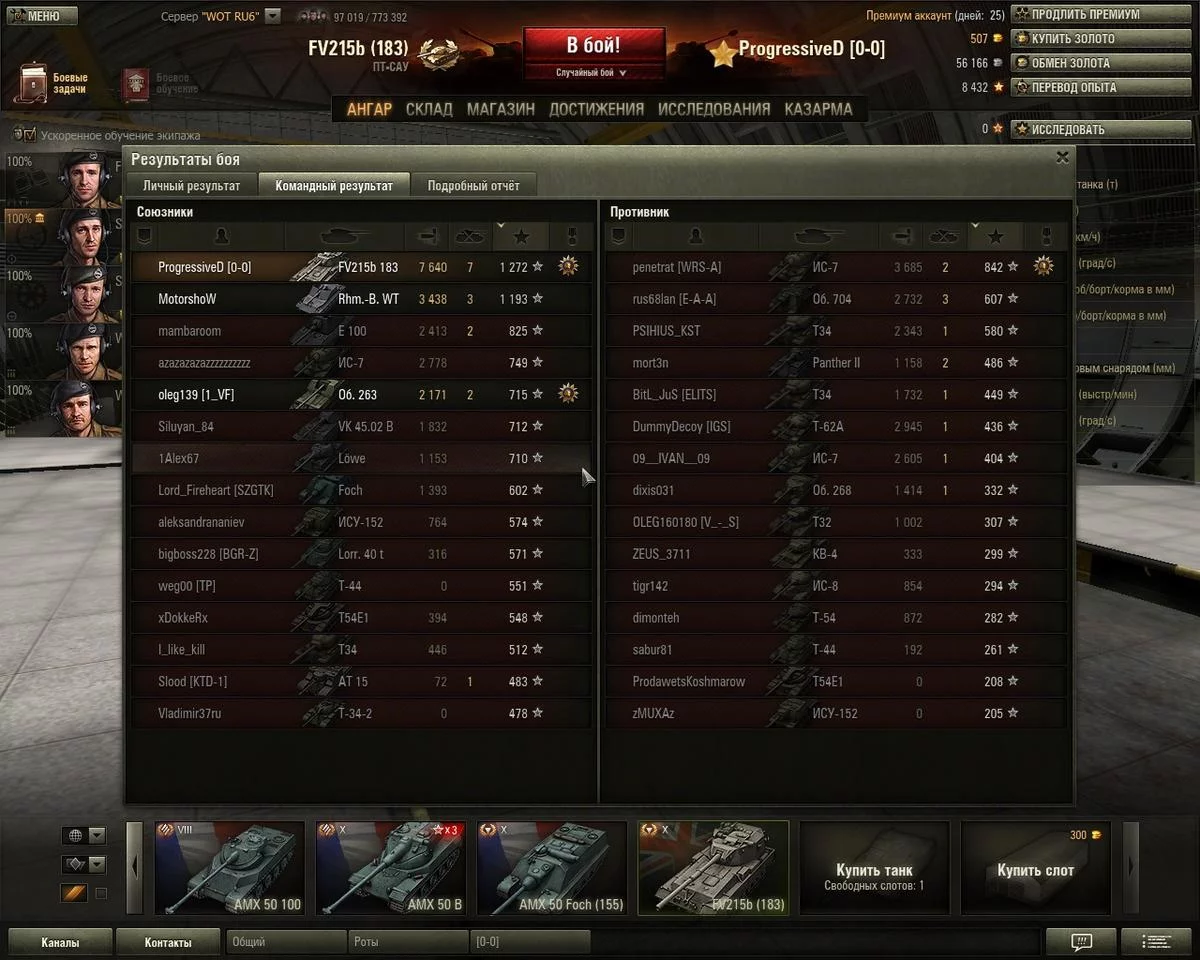Click the Купить слот tile

pyautogui.click(x=1035, y=868)
